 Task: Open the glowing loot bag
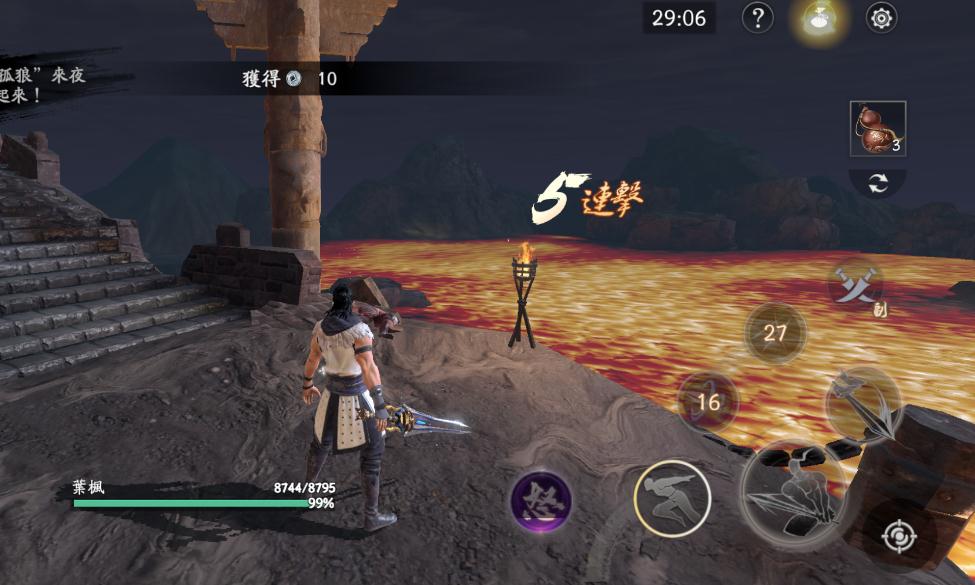point(820,19)
